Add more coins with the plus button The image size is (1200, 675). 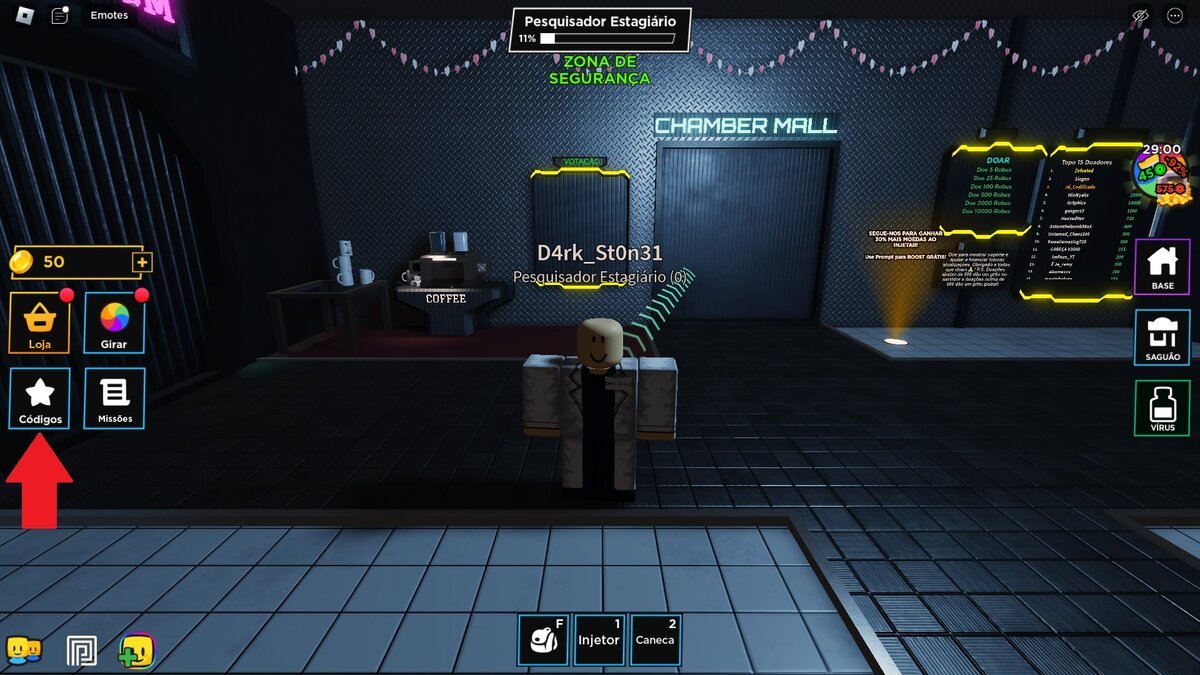point(142,262)
